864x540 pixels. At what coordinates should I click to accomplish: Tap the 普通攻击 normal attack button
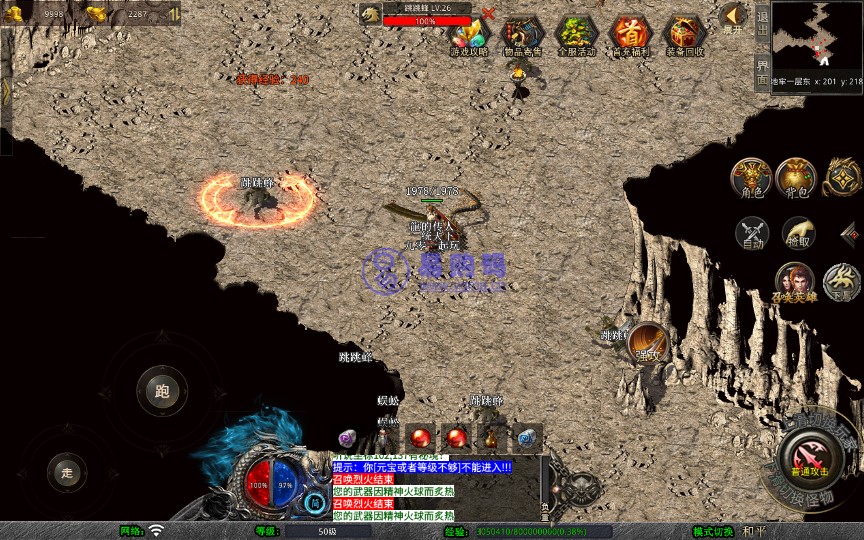point(807,459)
